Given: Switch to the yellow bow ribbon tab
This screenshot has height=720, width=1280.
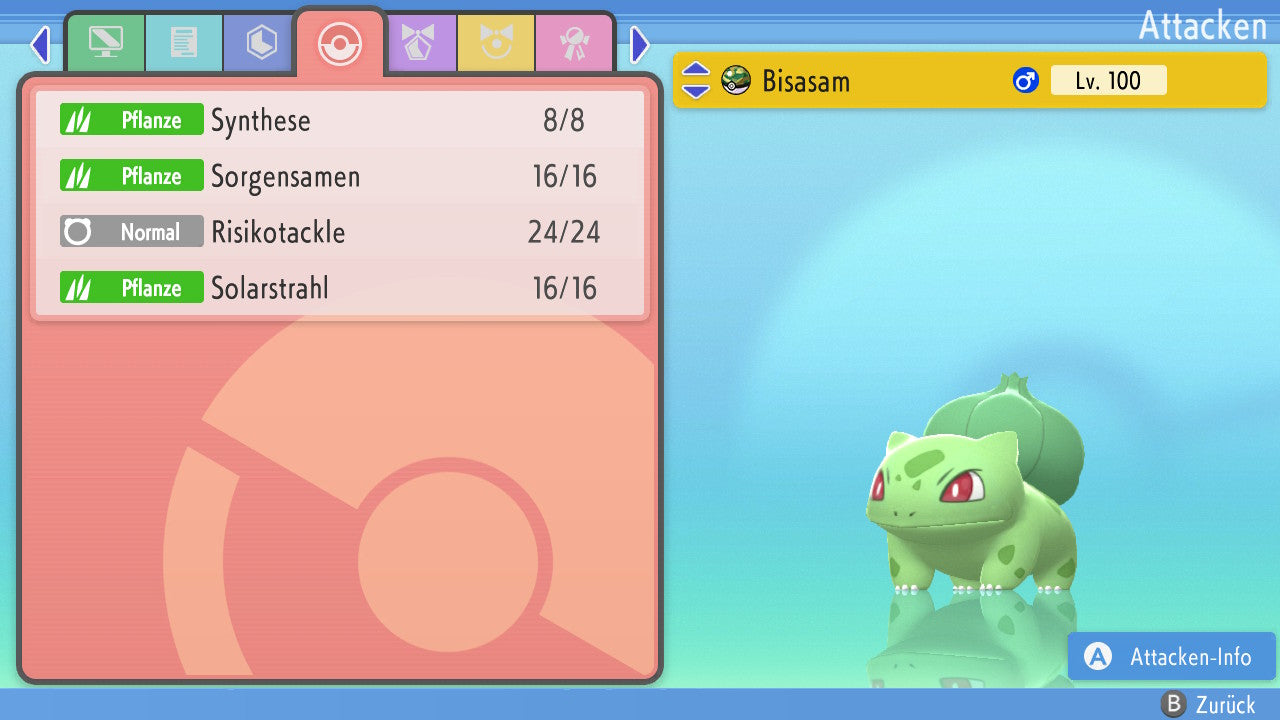Looking at the screenshot, I should click(496, 43).
